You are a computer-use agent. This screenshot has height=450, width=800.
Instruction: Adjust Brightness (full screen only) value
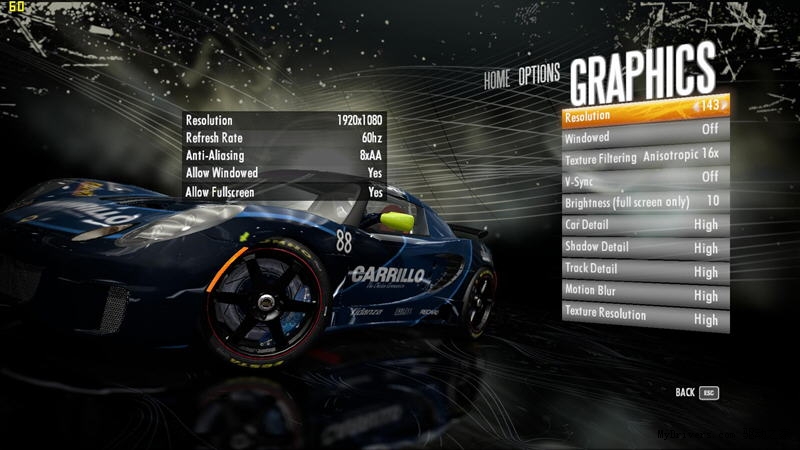click(645, 201)
